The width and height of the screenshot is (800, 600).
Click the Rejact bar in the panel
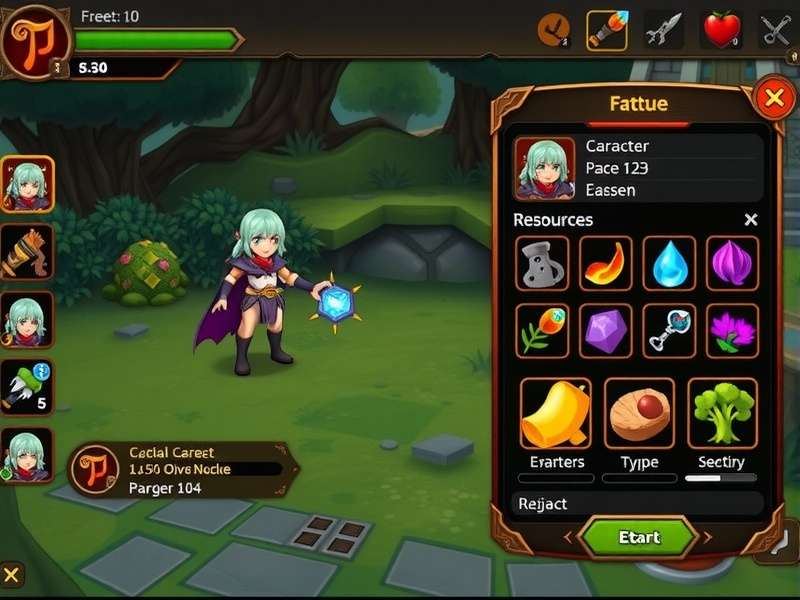636,504
